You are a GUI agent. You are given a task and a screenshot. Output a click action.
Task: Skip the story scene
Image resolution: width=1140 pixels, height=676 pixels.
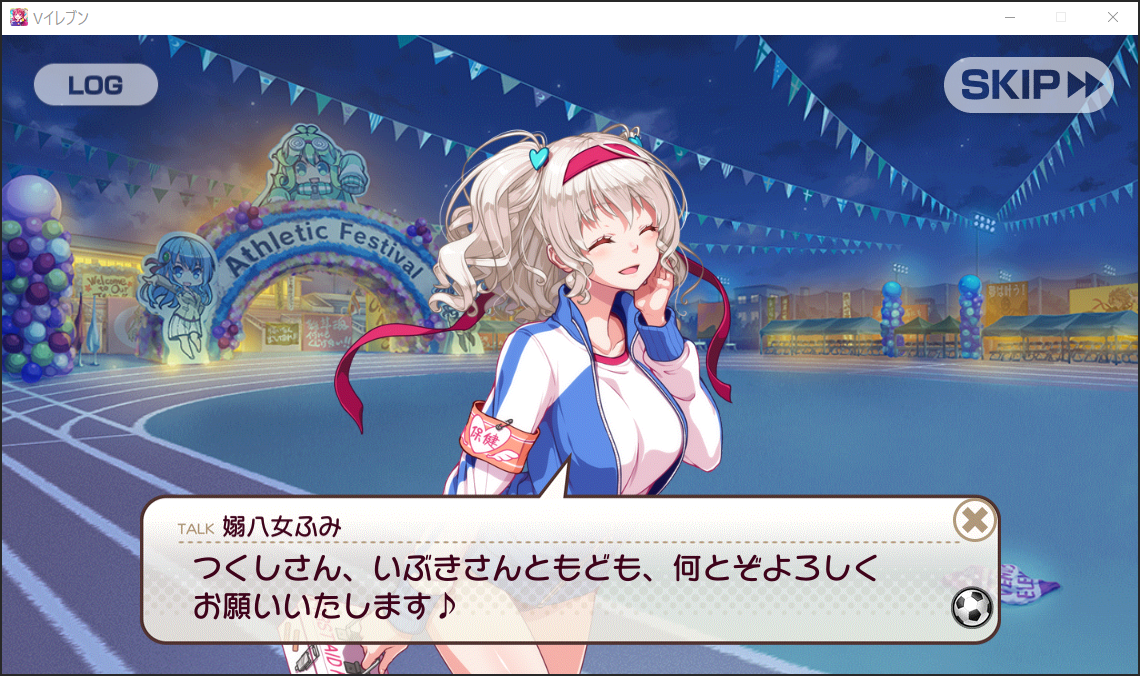(x=1028, y=86)
